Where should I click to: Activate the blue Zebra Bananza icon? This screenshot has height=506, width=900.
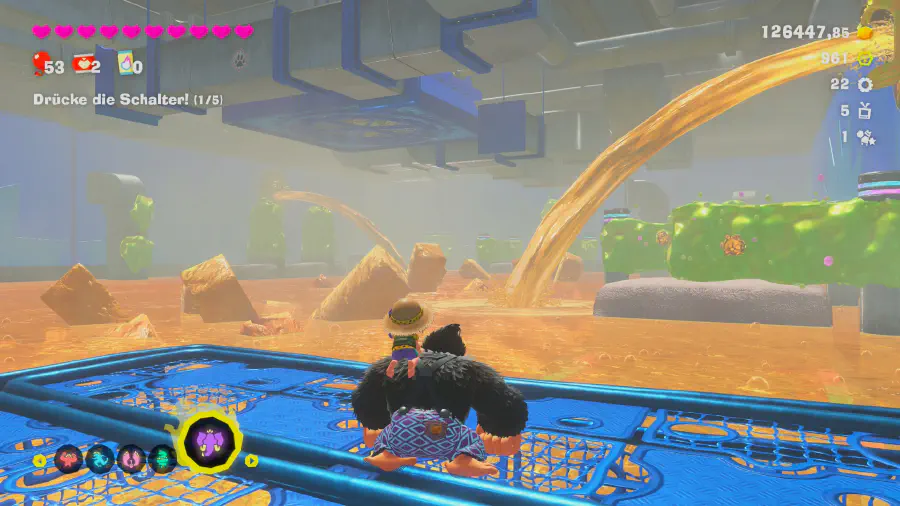(x=100, y=459)
